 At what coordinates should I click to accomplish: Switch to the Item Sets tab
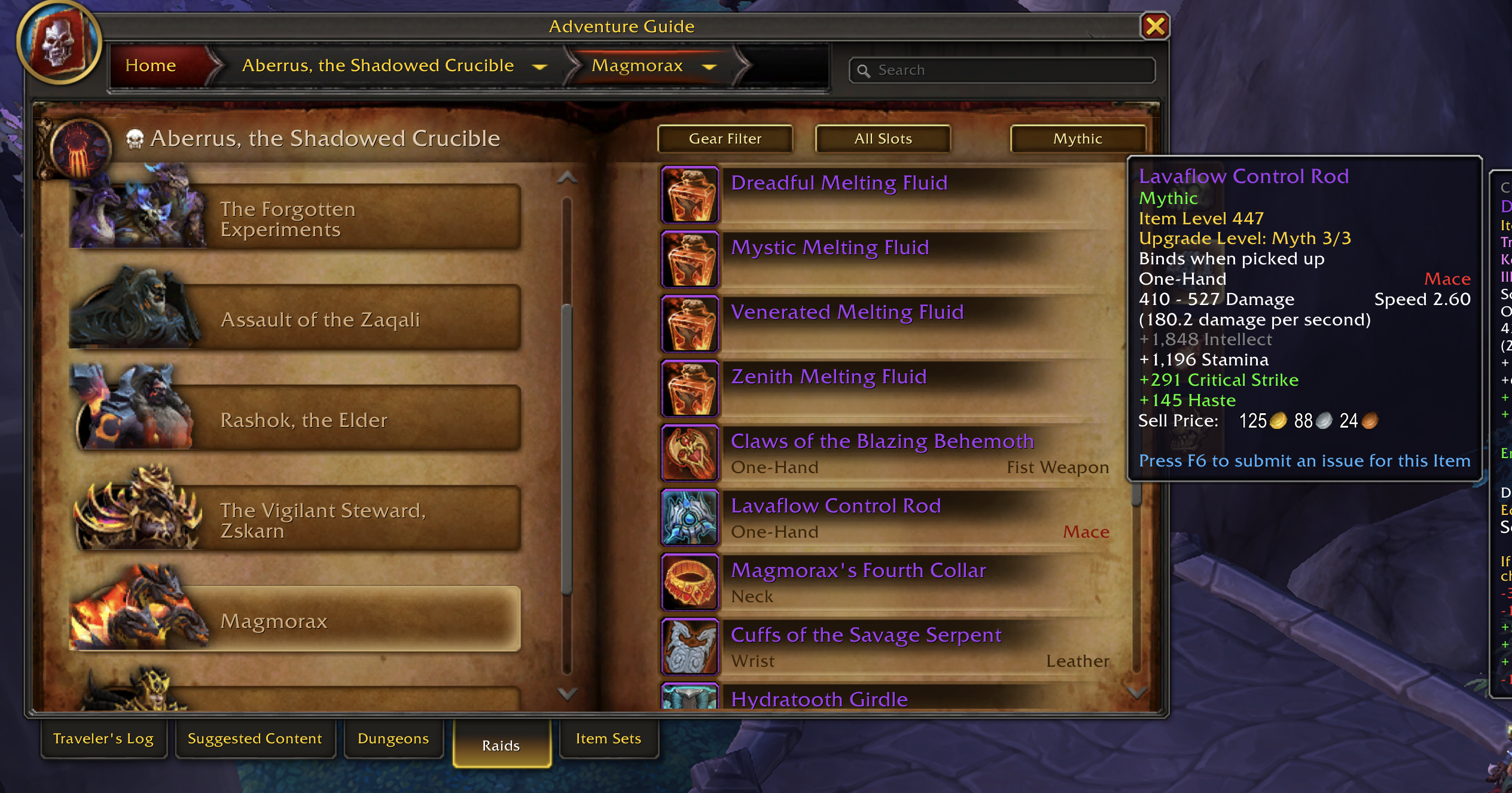click(608, 739)
